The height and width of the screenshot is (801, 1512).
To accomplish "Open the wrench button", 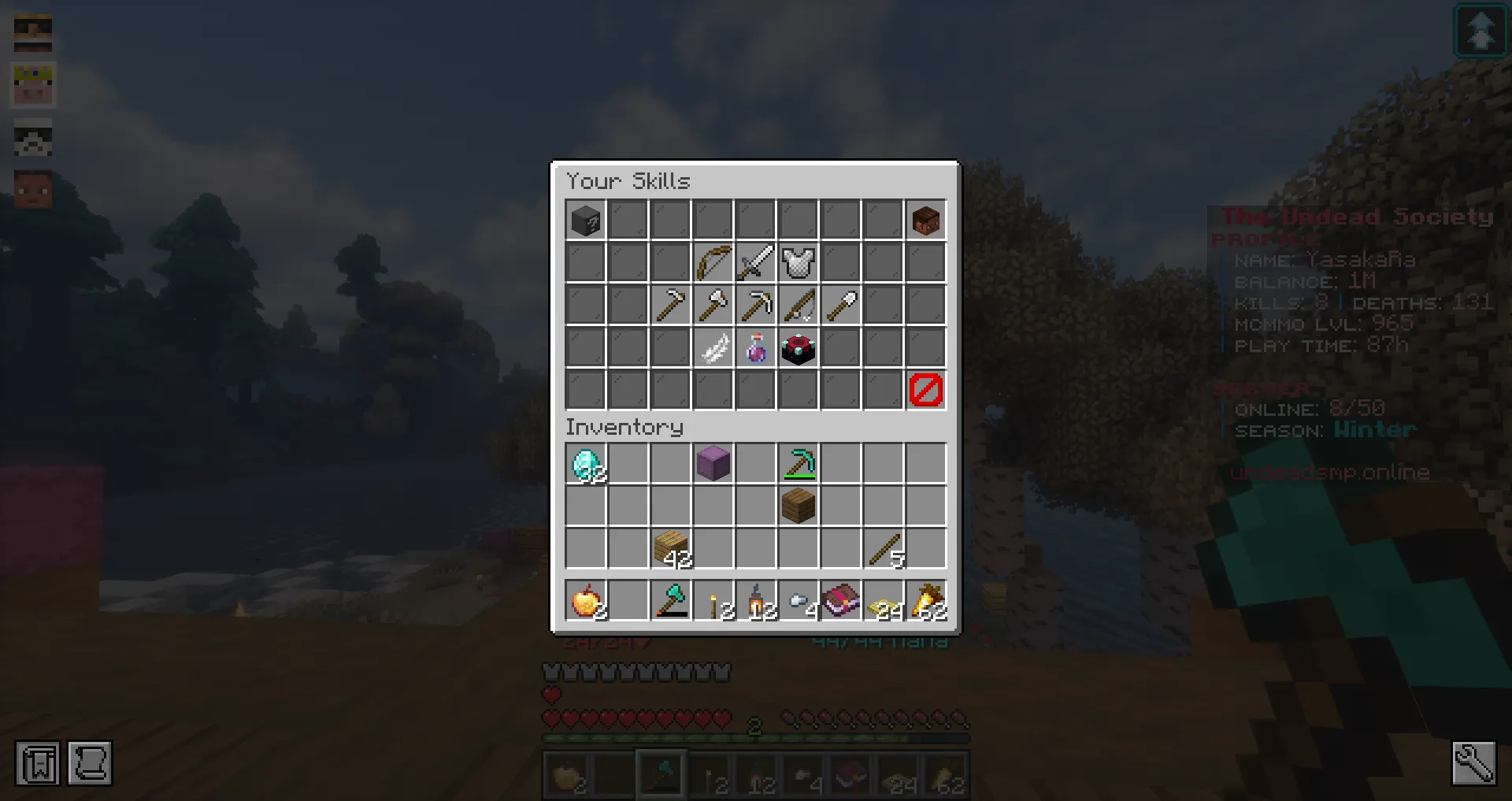I will [1473, 762].
